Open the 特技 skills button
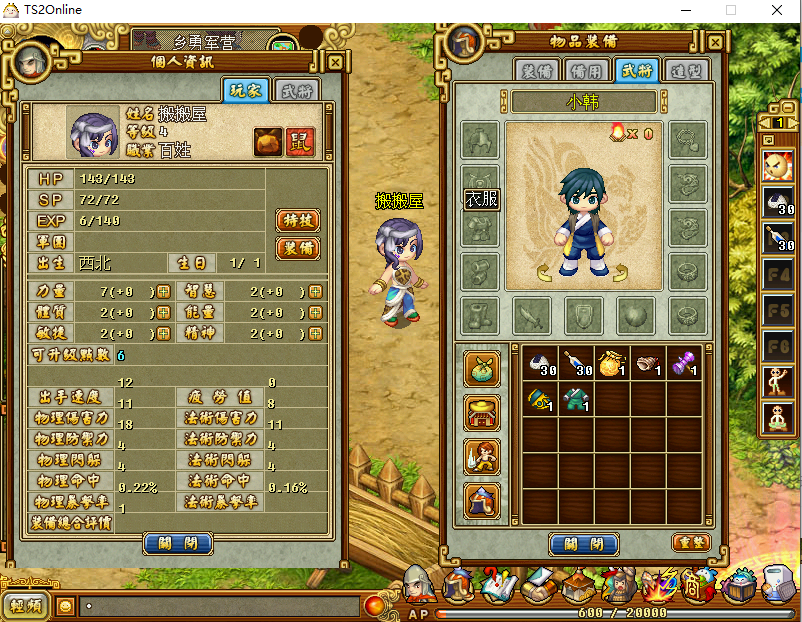Image resolution: width=802 pixels, height=622 pixels. (297, 220)
